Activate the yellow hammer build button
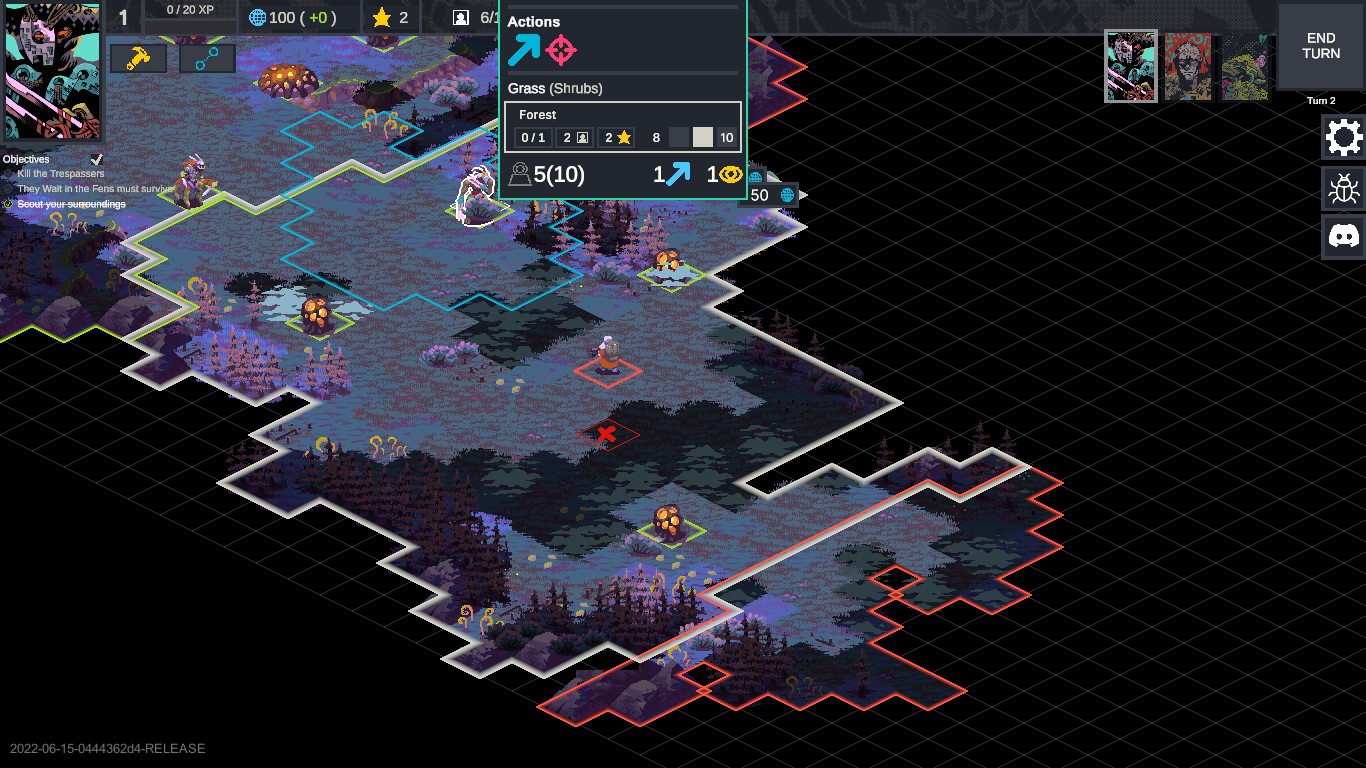The image size is (1366, 768). click(138, 59)
